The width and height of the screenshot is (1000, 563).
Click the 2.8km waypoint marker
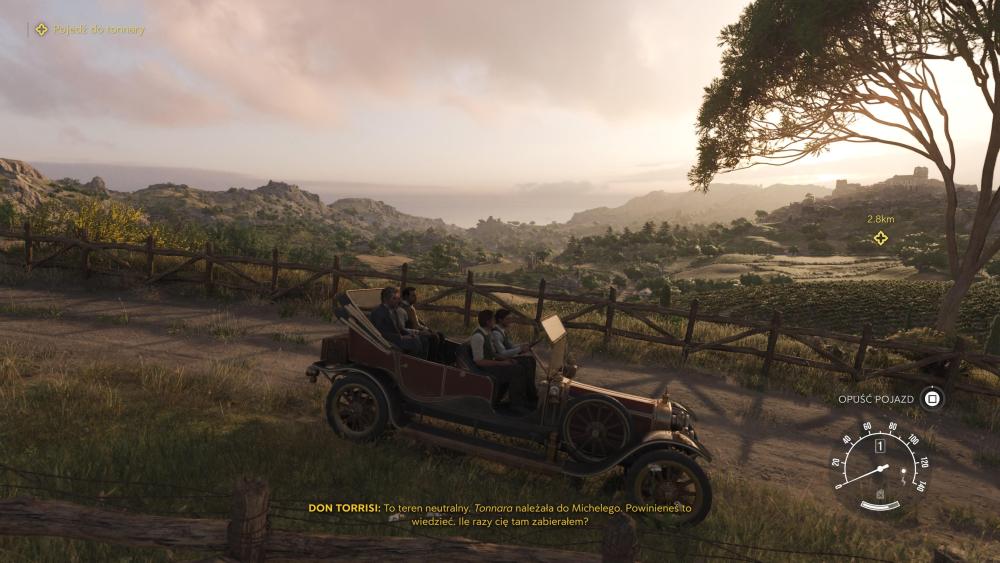tap(880, 238)
